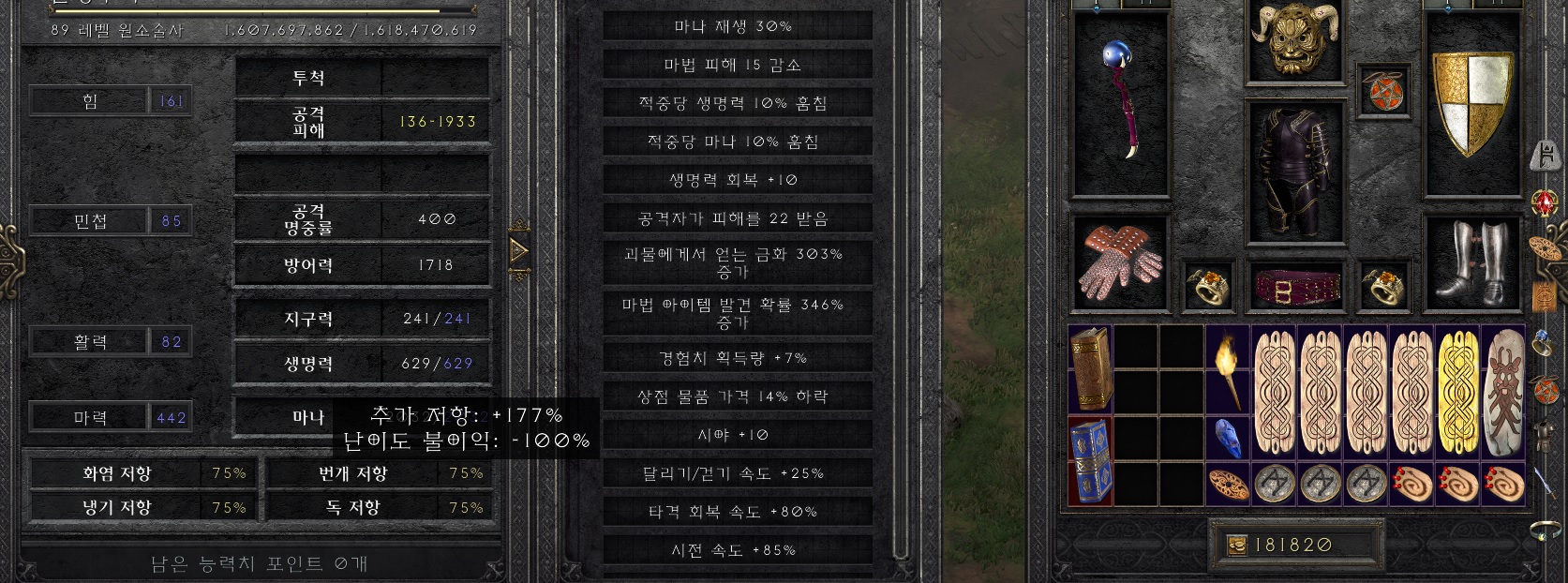This screenshot has height=583, width=1568.
Task: Select the dark body armor slot
Action: [x=1296, y=173]
